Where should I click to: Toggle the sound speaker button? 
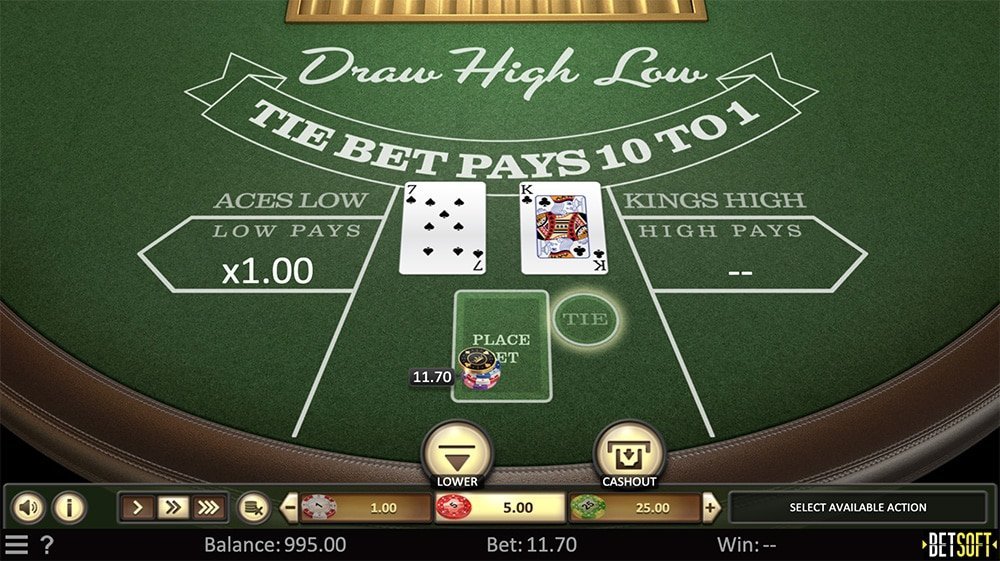point(27,507)
